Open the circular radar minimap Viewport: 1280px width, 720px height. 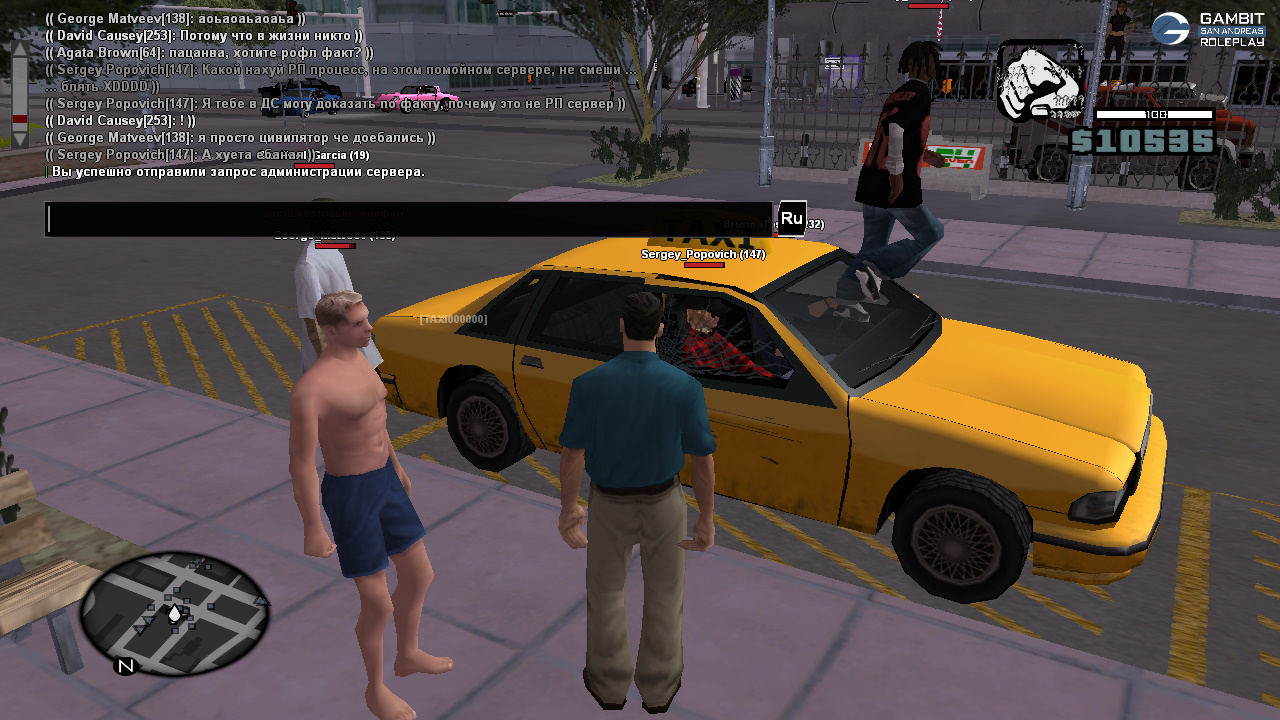point(174,613)
